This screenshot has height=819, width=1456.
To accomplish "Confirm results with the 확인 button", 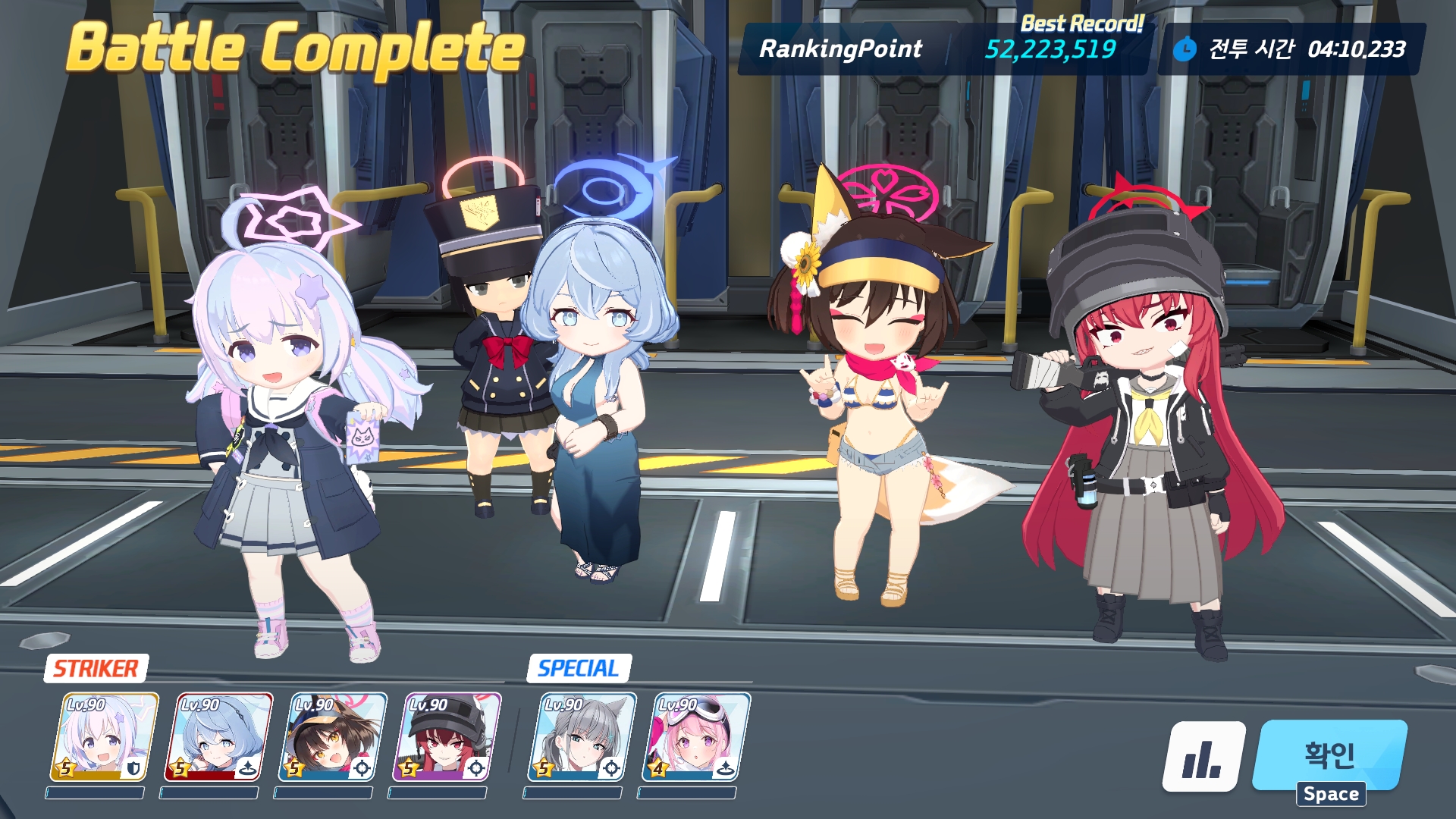I will [x=1330, y=755].
